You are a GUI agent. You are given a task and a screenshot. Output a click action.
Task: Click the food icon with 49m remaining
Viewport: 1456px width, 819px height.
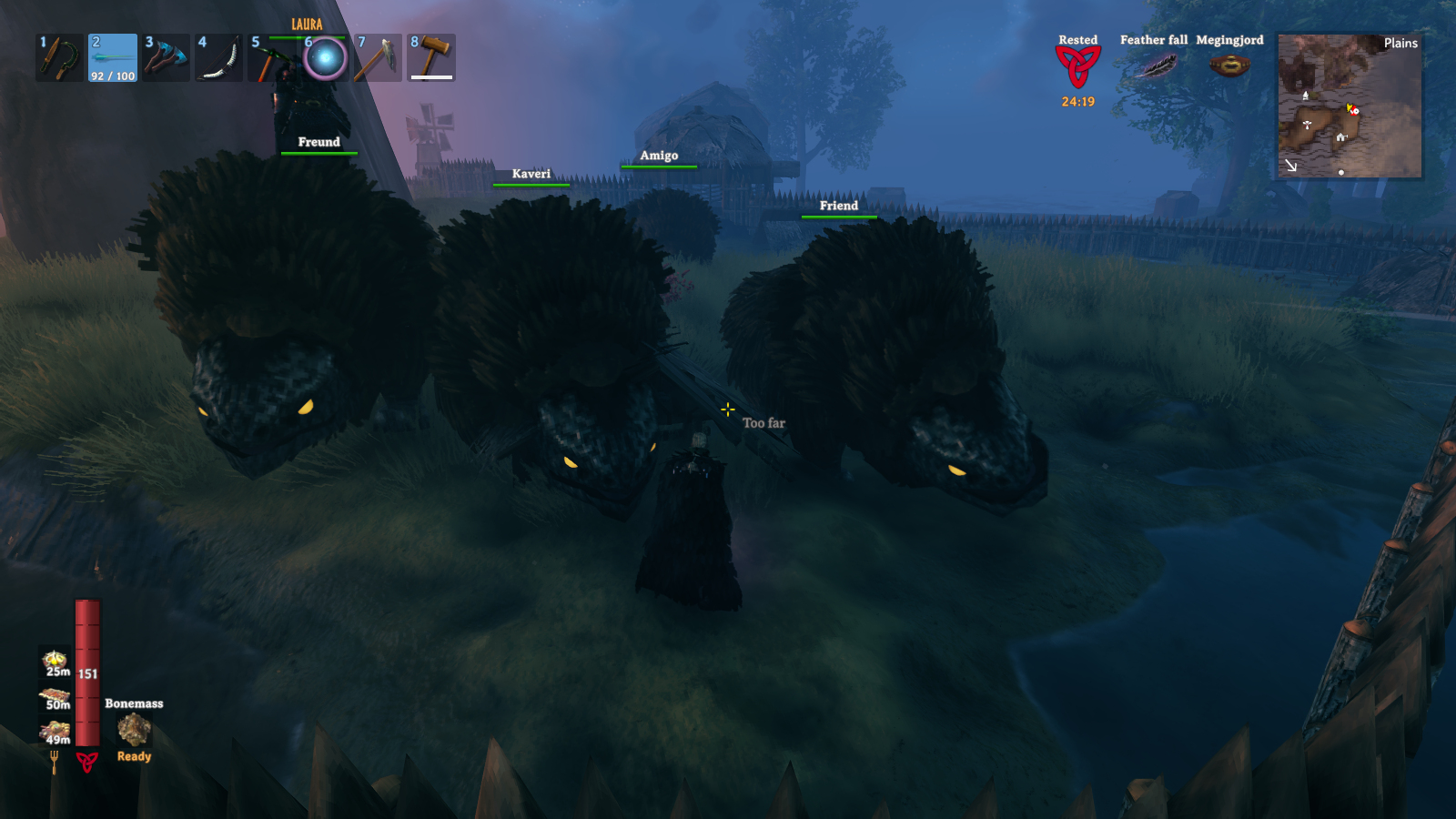[x=56, y=732]
